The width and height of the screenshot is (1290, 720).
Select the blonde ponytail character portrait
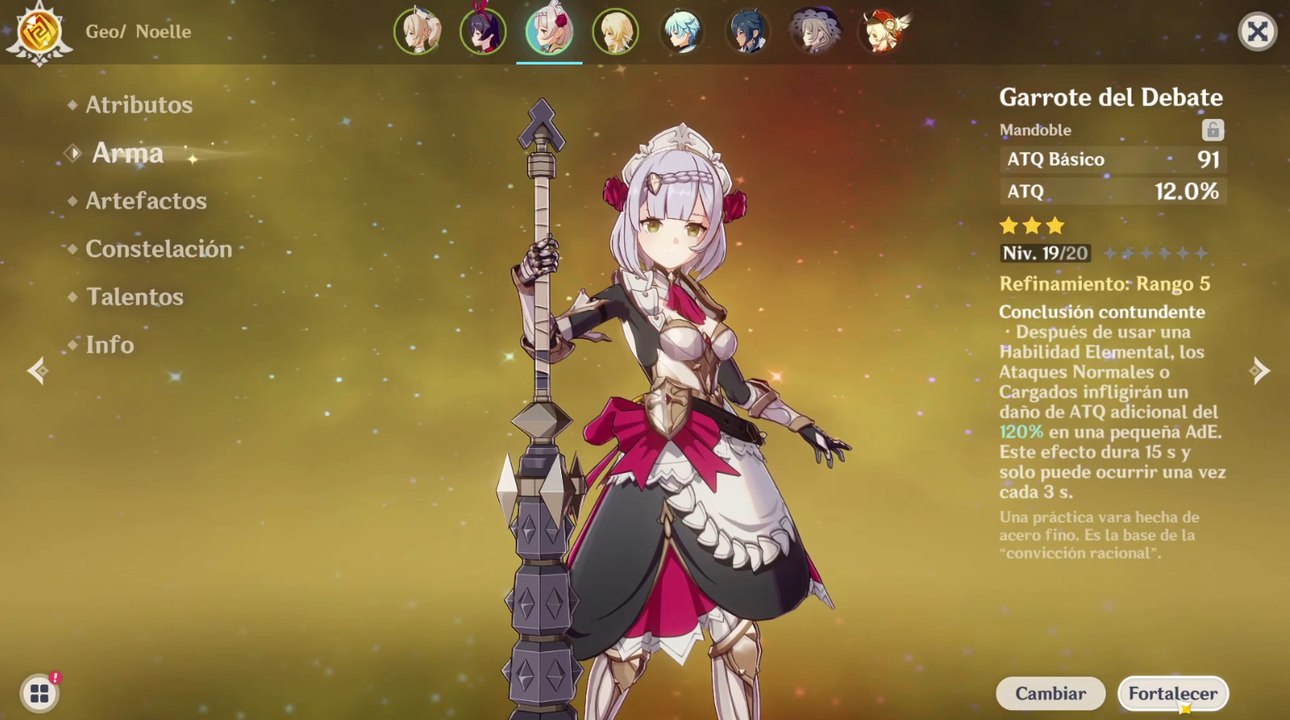click(x=417, y=32)
